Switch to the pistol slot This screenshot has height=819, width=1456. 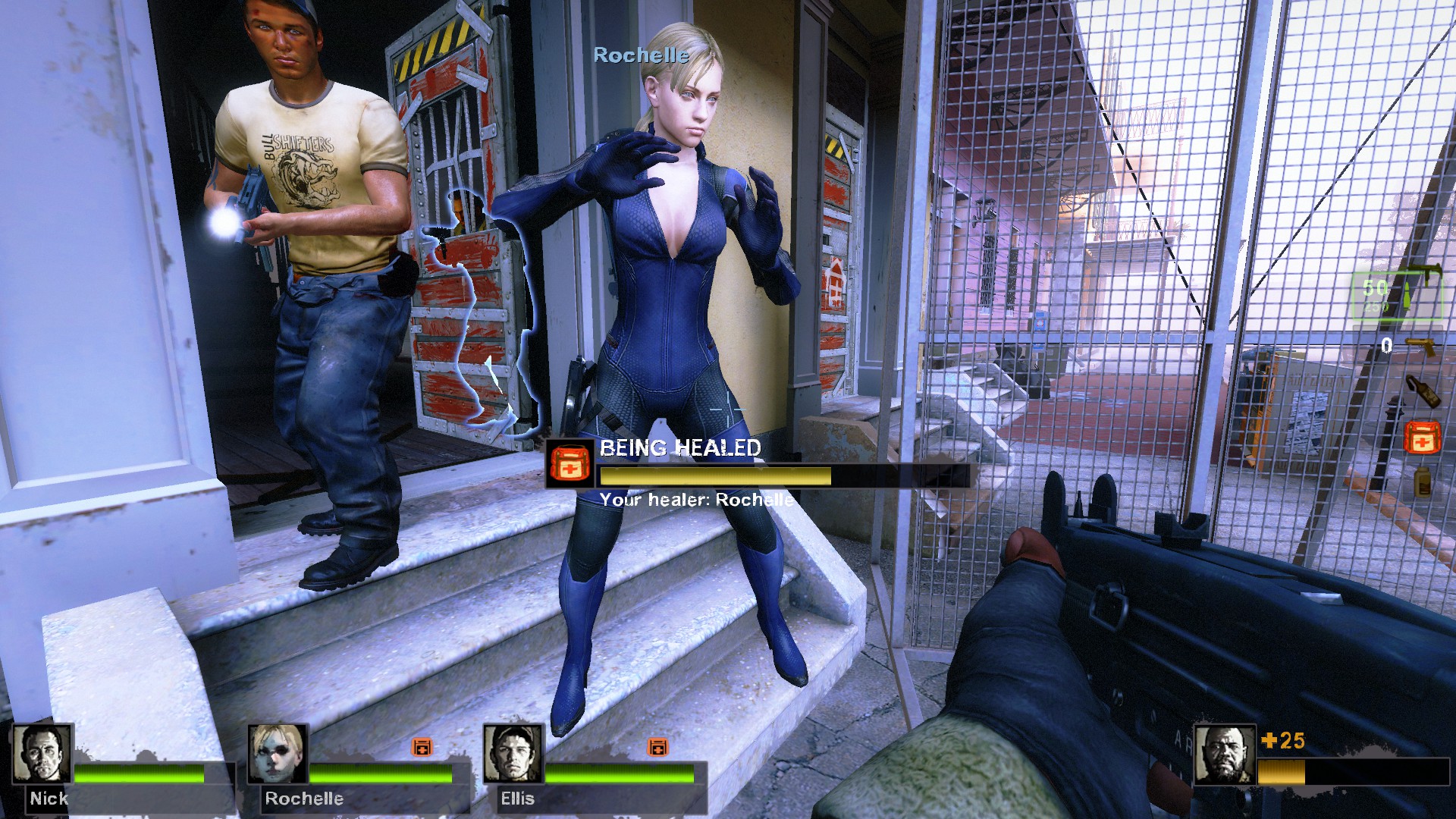click(x=1419, y=346)
